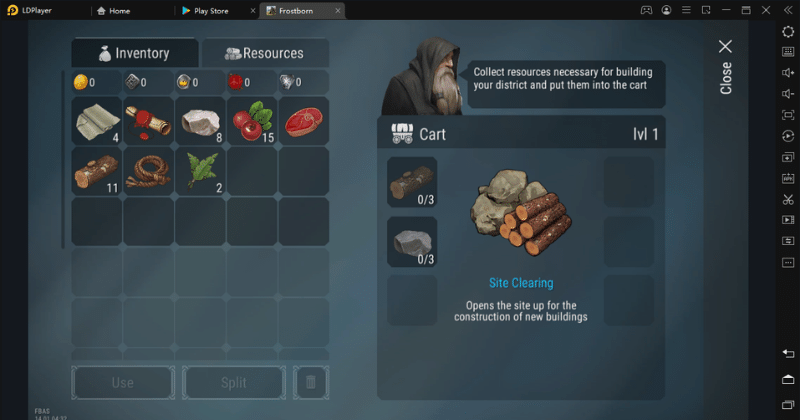Click the Split button
800x420 pixels.
click(x=233, y=382)
